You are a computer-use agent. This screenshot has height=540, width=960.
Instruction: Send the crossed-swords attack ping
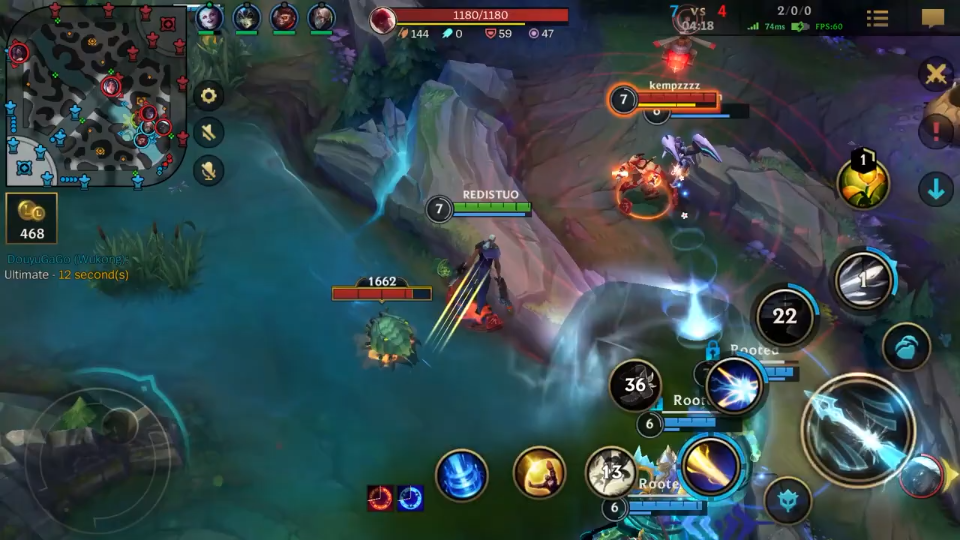(x=936, y=74)
